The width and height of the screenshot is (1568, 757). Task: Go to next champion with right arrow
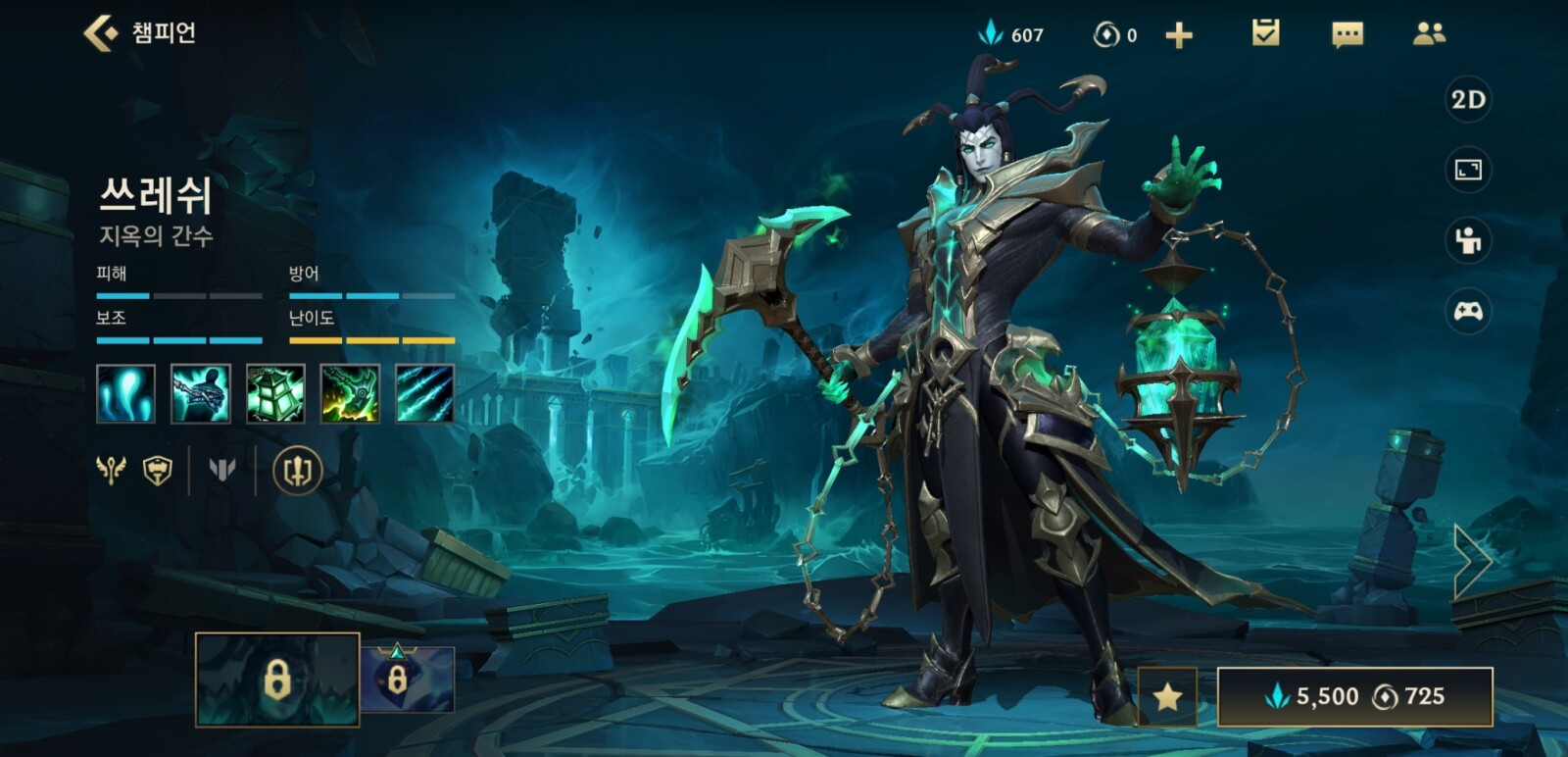tap(1472, 561)
